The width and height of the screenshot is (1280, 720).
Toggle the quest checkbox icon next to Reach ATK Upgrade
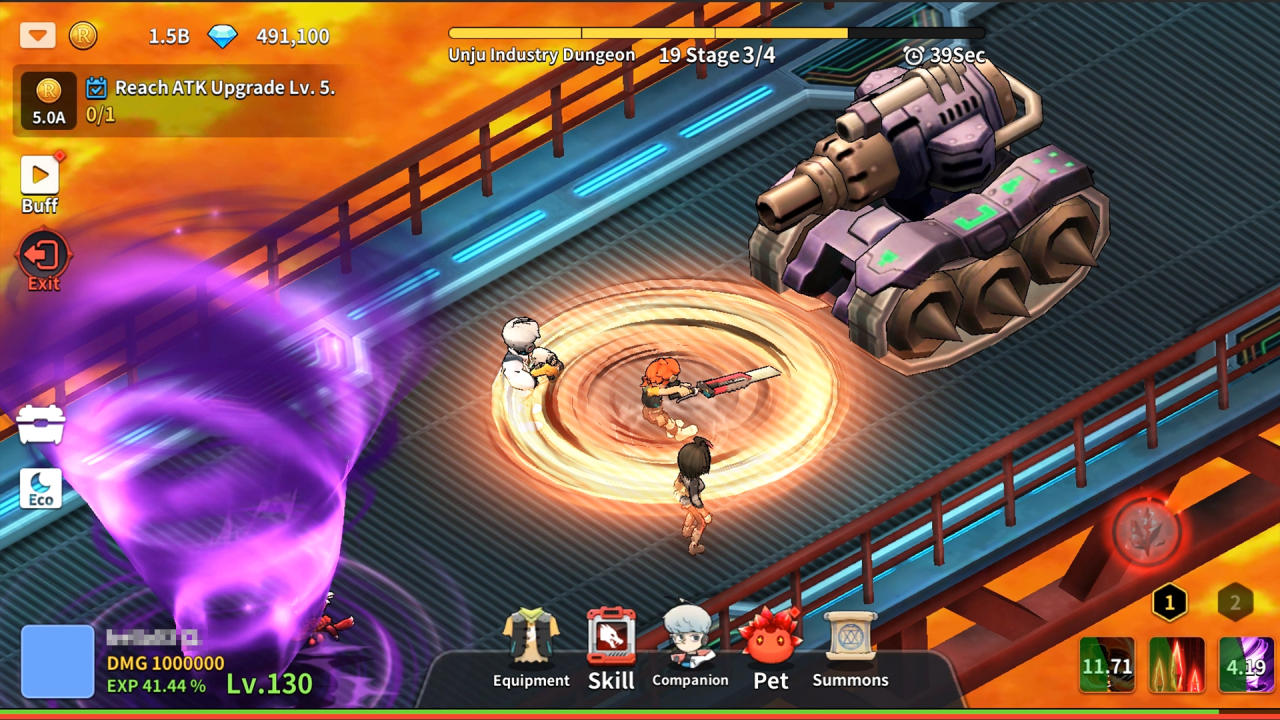(x=97, y=88)
